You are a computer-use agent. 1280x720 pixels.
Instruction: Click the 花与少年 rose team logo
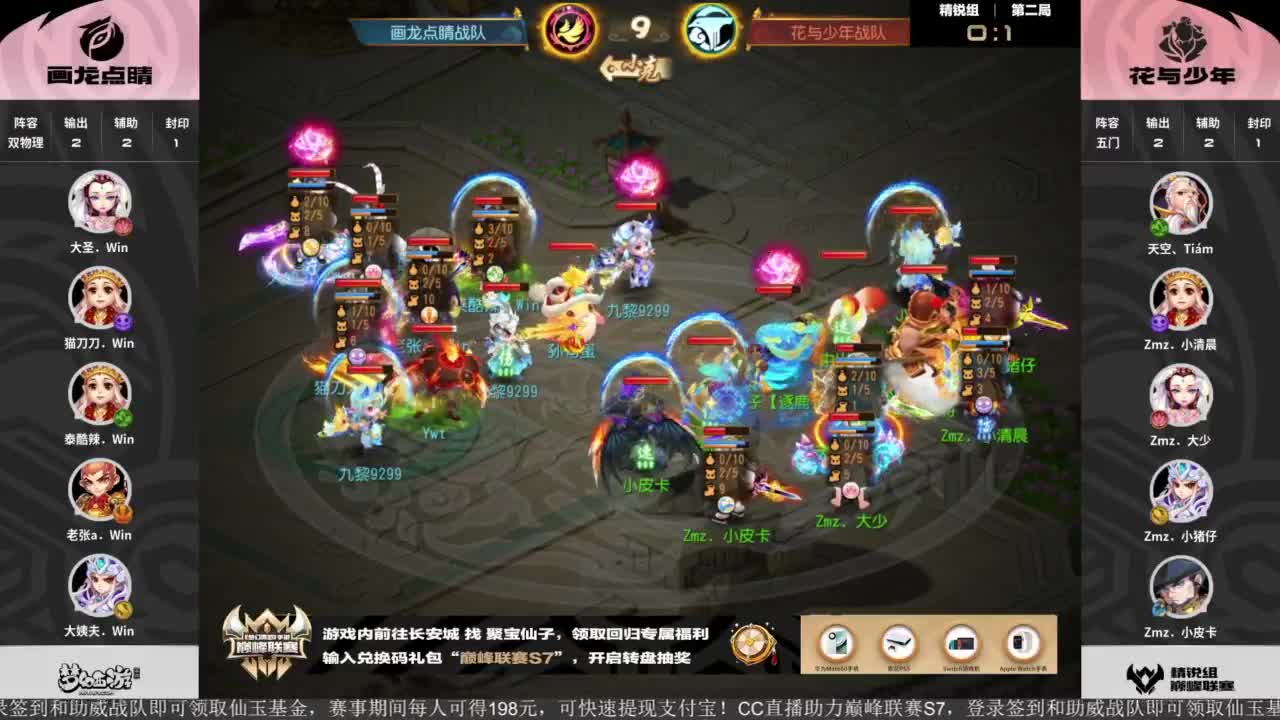tap(1182, 42)
